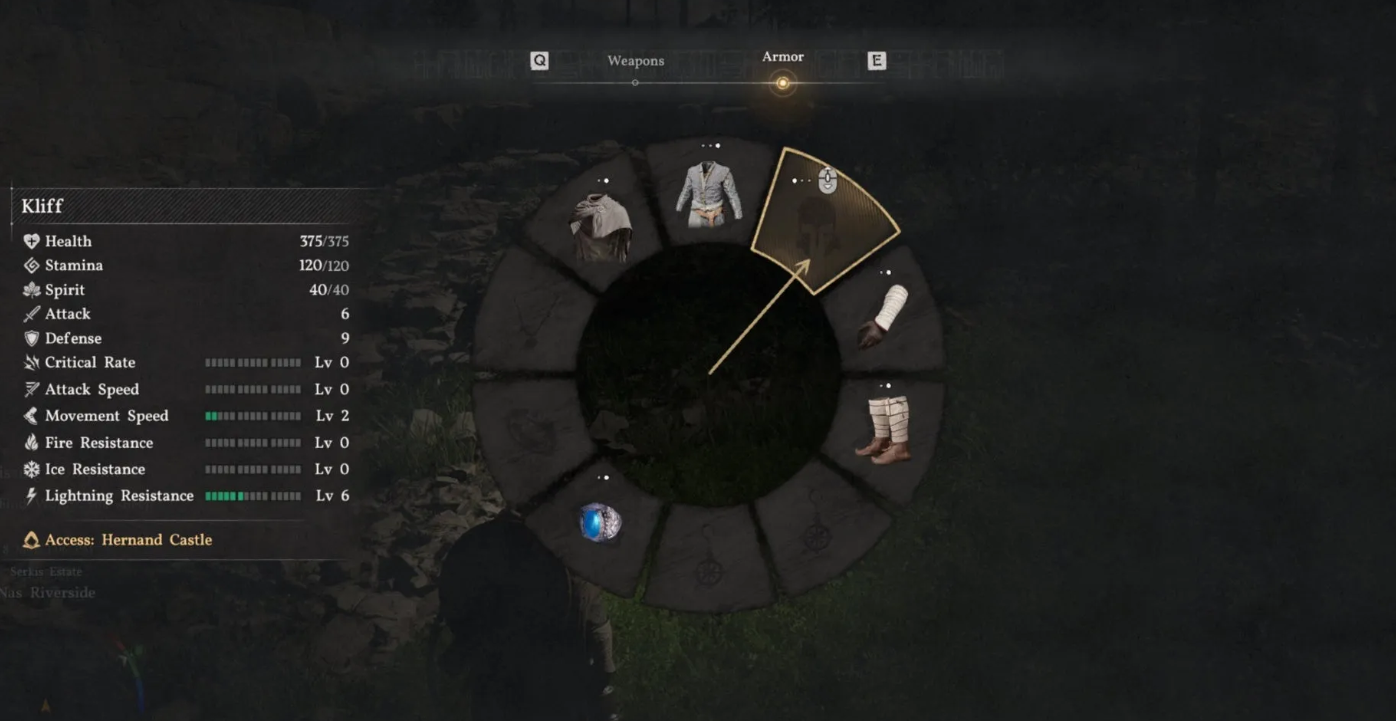This screenshot has width=1396, height=721.
Task: Switch to the Weapons tab
Action: [x=635, y=62]
